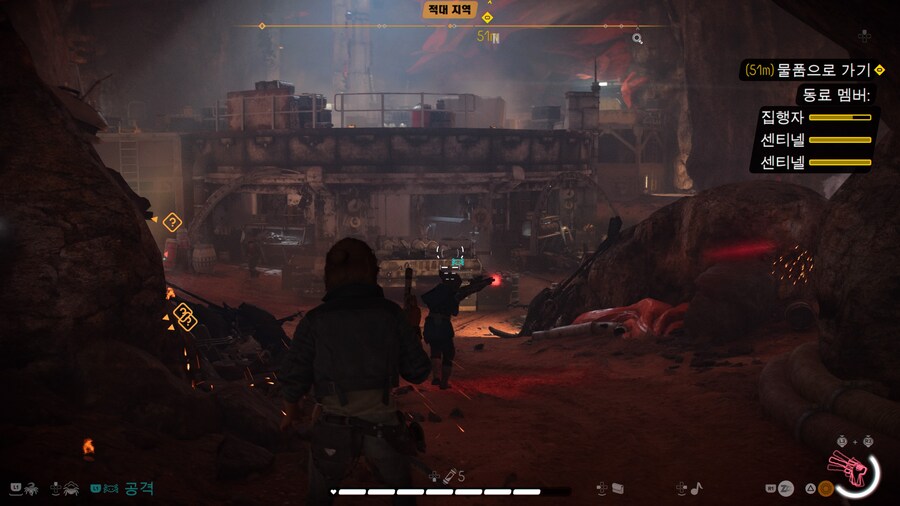
Task: Select the yellow objective diamond on the compass
Action: pos(487,17)
